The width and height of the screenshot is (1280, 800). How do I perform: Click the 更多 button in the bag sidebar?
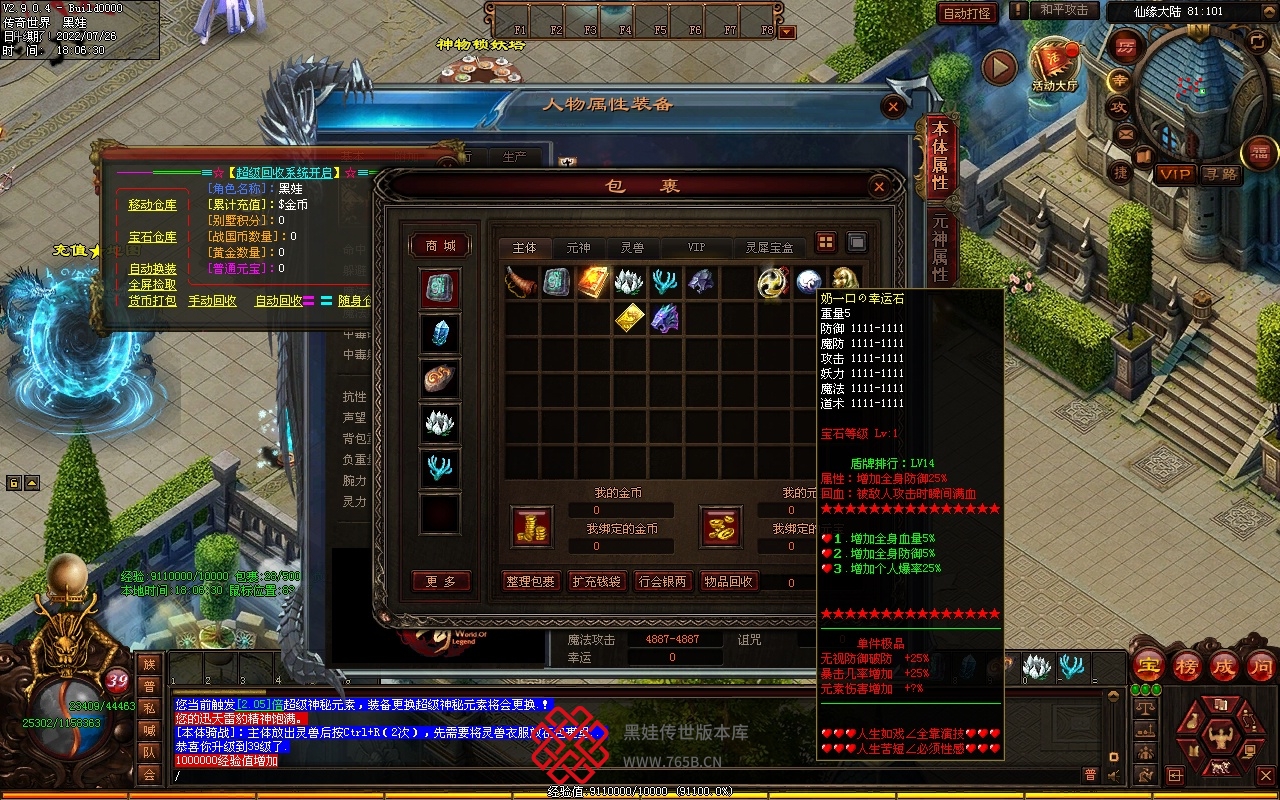click(x=440, y=582)
